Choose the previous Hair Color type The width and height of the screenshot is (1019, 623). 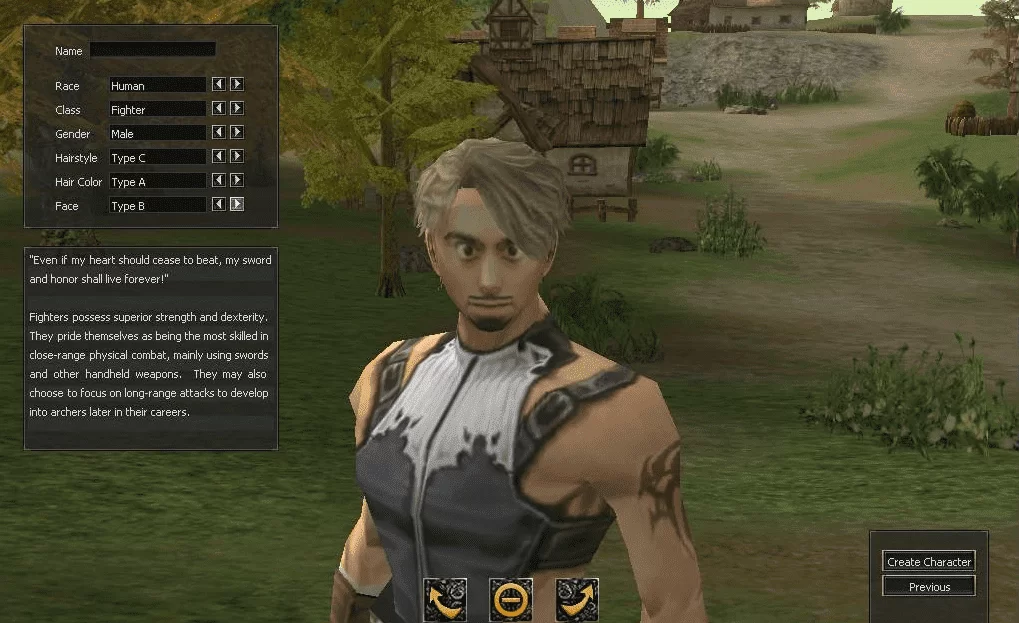tap(218, 181)
